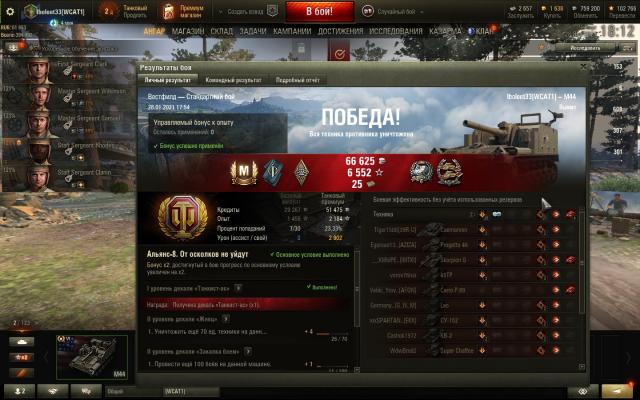
Task: Open the «Исследования» tech tree
Action: (396, 31)
